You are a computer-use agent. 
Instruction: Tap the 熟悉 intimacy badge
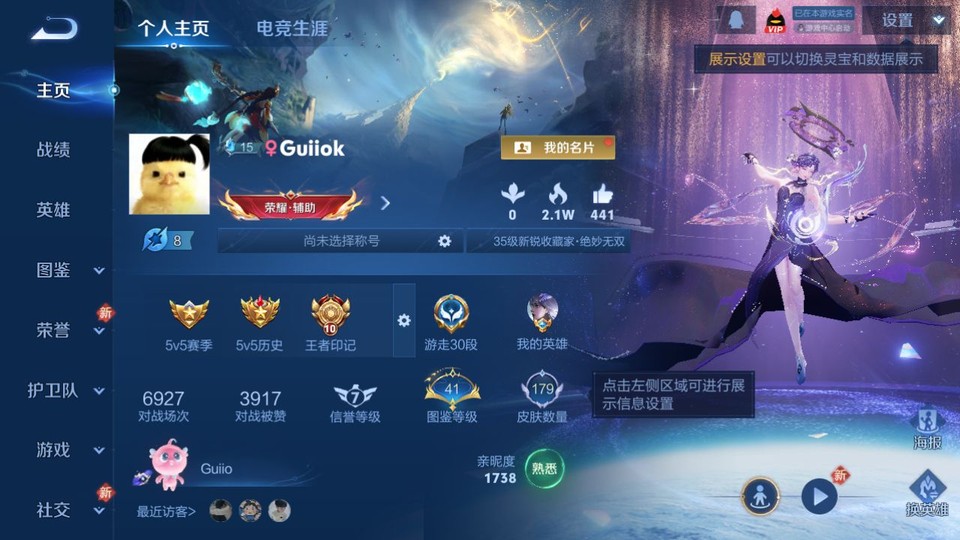coord(544,467)
